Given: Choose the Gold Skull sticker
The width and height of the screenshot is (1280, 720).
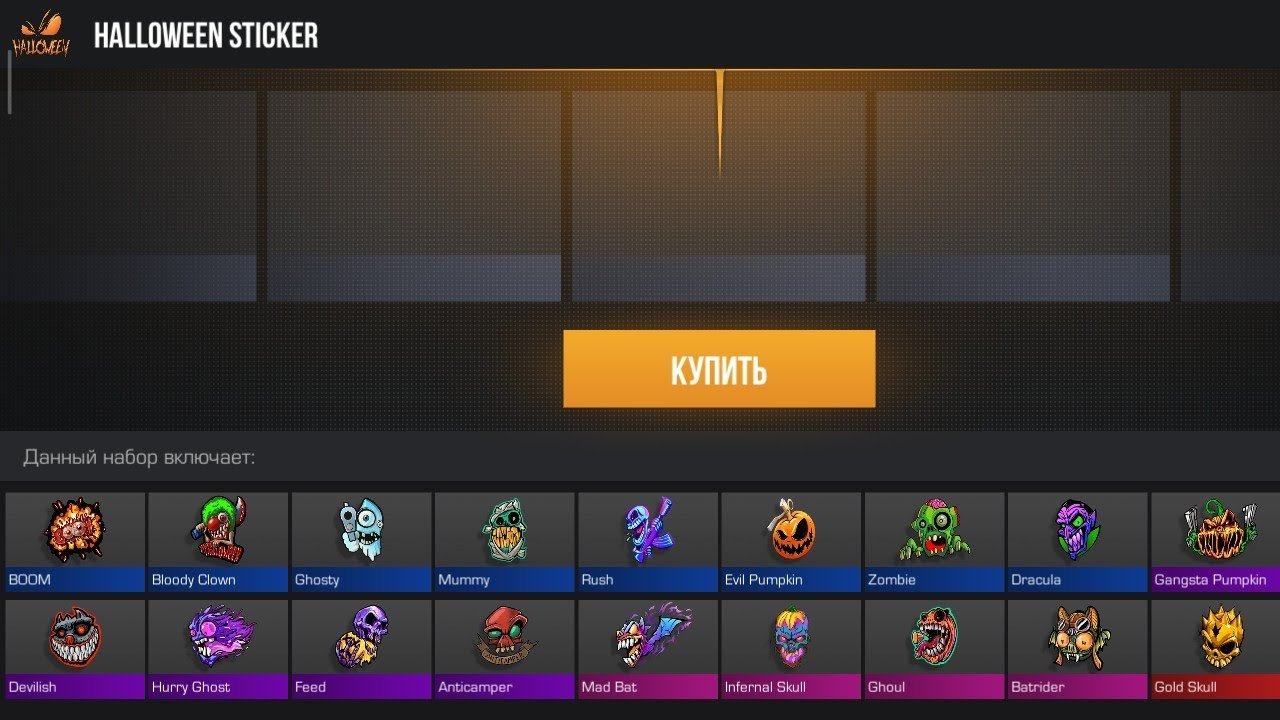Looking at the screenshot, I should (1216, 648).
